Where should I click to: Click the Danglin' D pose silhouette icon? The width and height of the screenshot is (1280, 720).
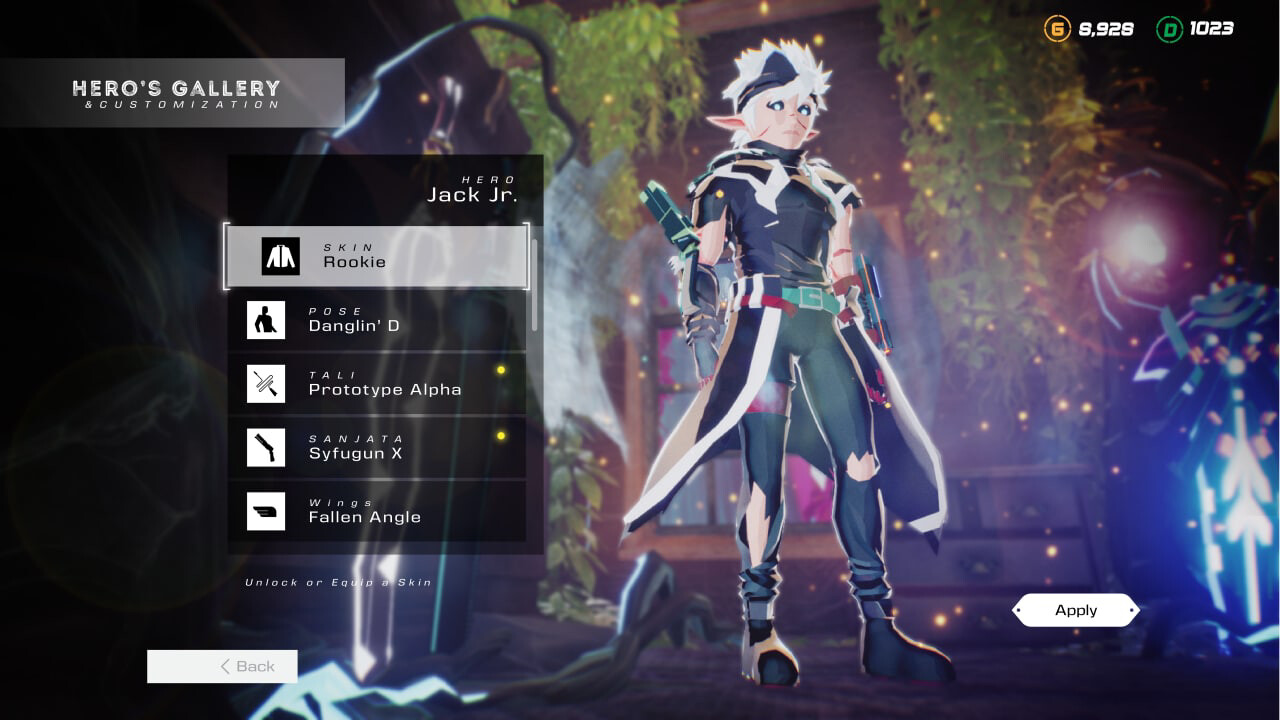[x=266, y=320]
